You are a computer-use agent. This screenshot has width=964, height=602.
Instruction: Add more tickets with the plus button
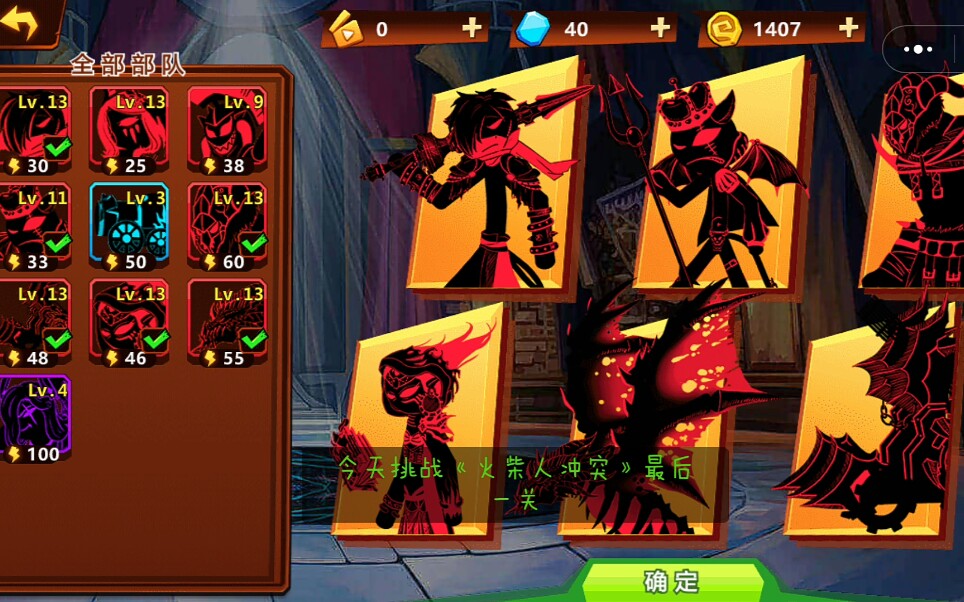472,28
